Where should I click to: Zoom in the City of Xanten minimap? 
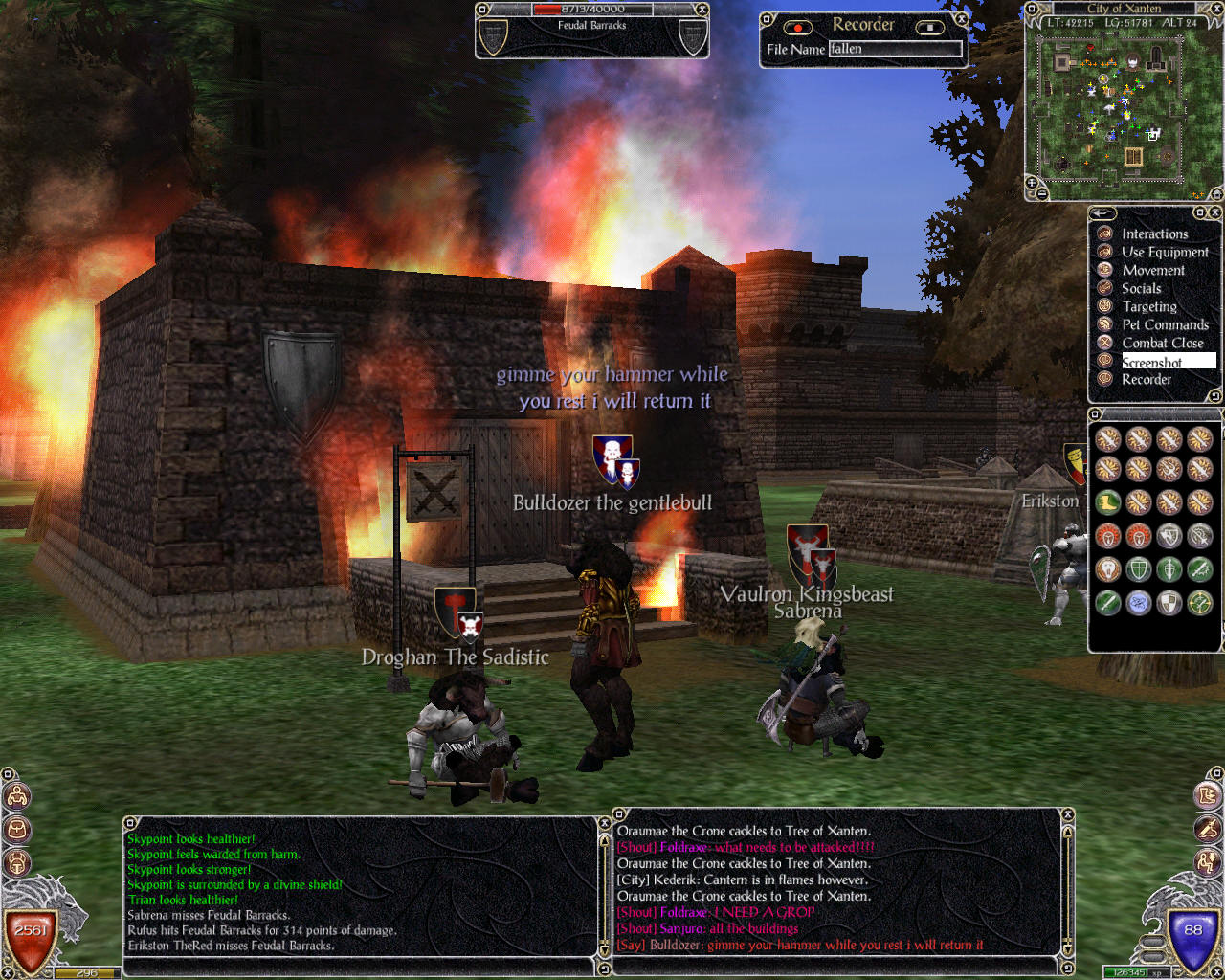(x=1033, y=181)
